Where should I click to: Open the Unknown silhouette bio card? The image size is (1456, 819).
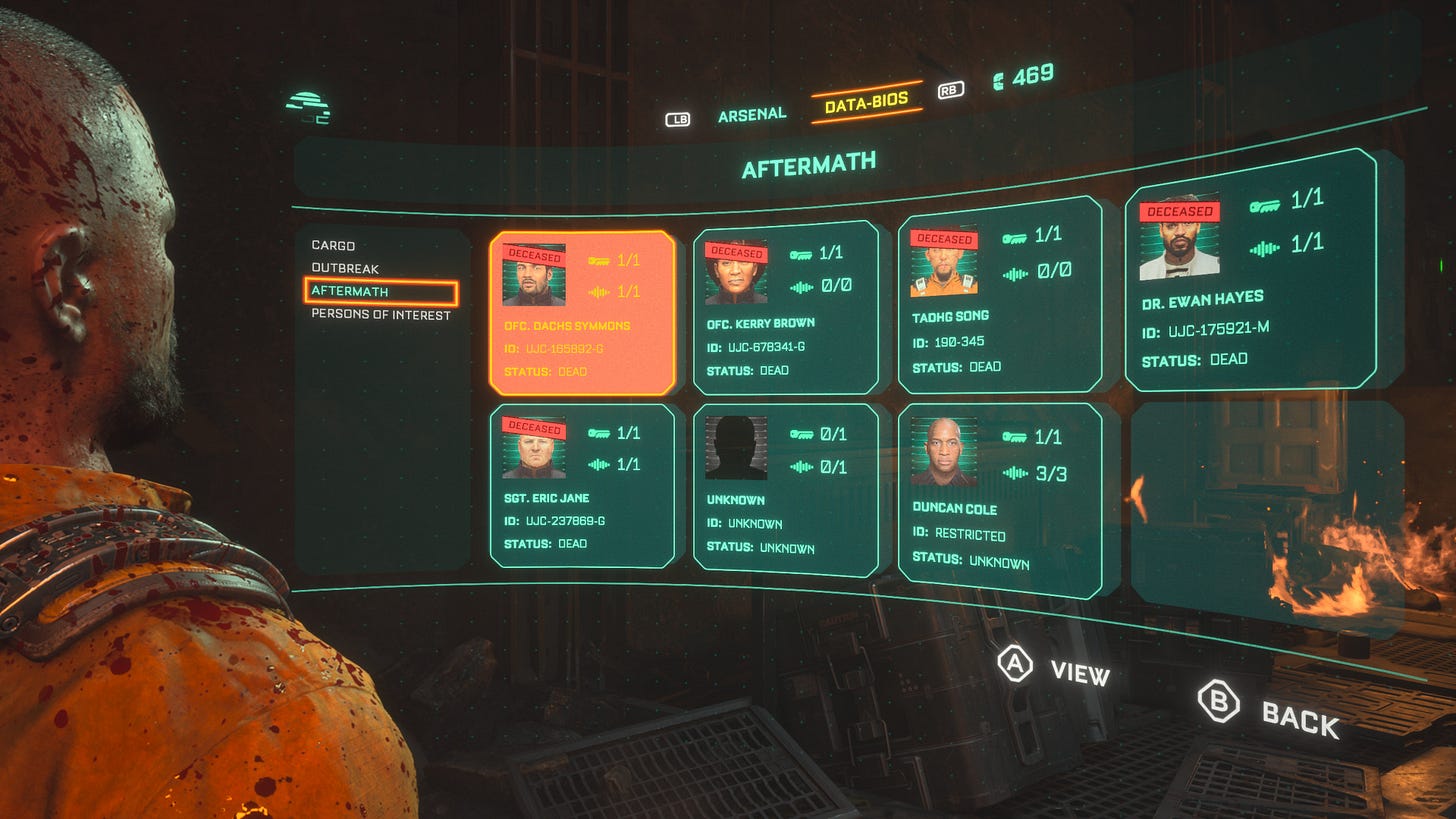(x=785, y=488)
